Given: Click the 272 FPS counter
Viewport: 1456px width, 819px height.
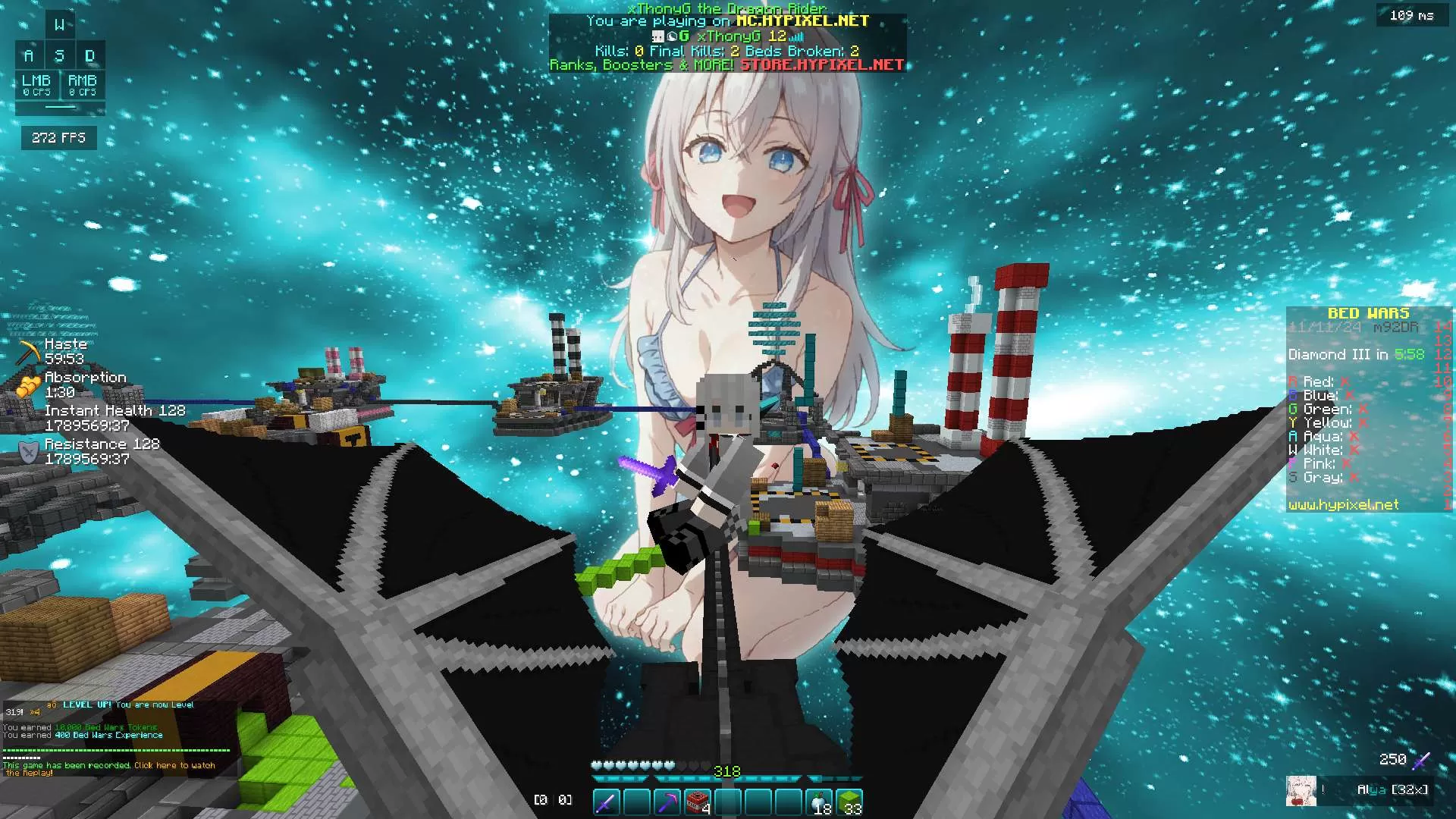Looking at the screenshot, I should (58, 137).
